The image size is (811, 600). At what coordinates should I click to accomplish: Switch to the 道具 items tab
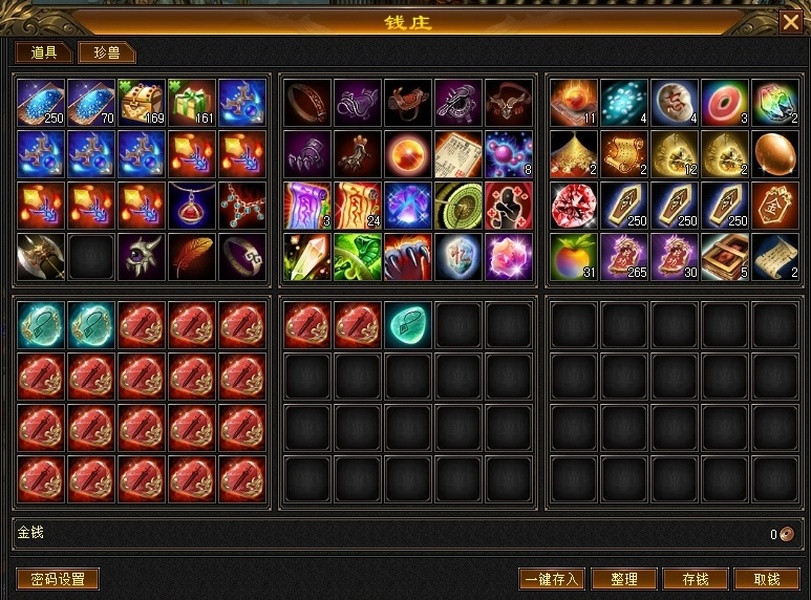pyautogui.click(x=43, y=53)
